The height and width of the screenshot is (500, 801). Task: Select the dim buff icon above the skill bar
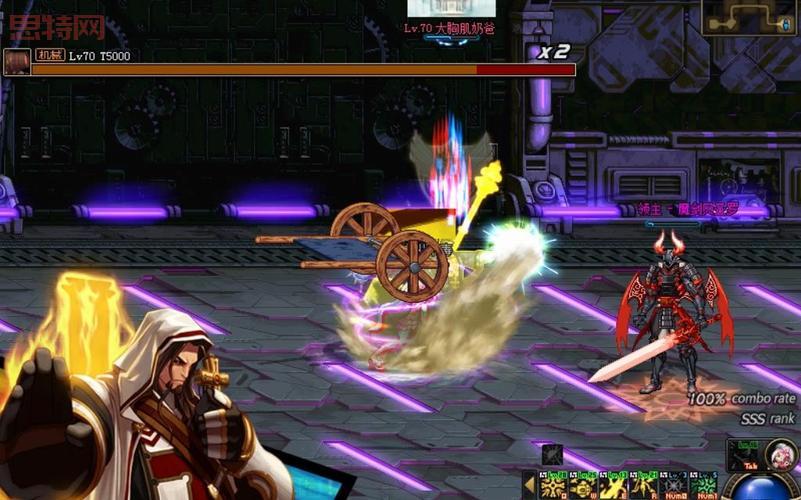553,454
